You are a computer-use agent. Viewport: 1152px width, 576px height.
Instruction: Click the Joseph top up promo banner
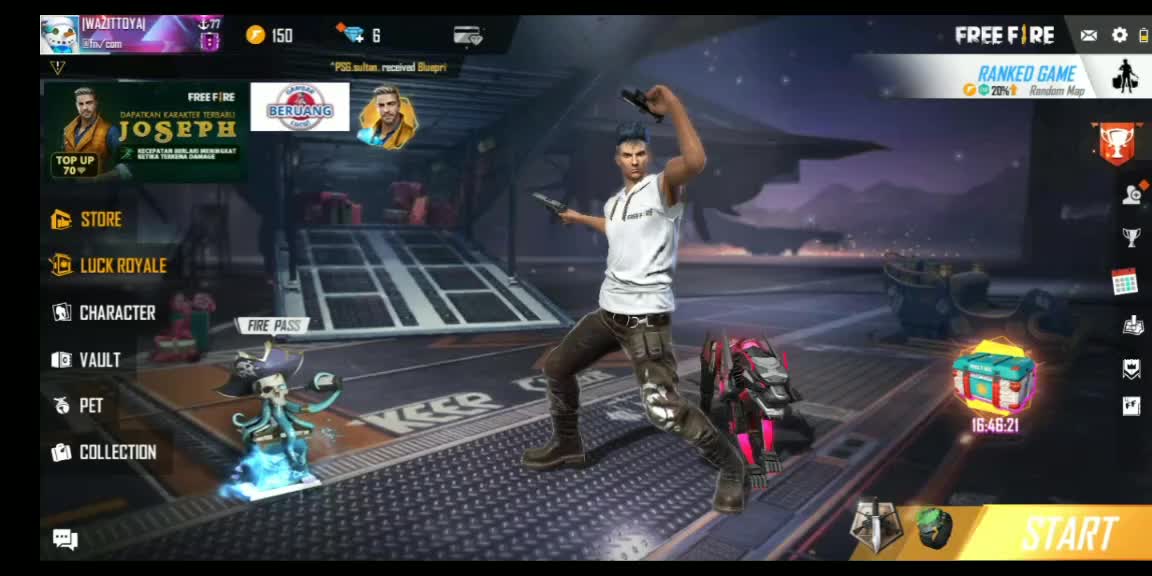[145, 132]
